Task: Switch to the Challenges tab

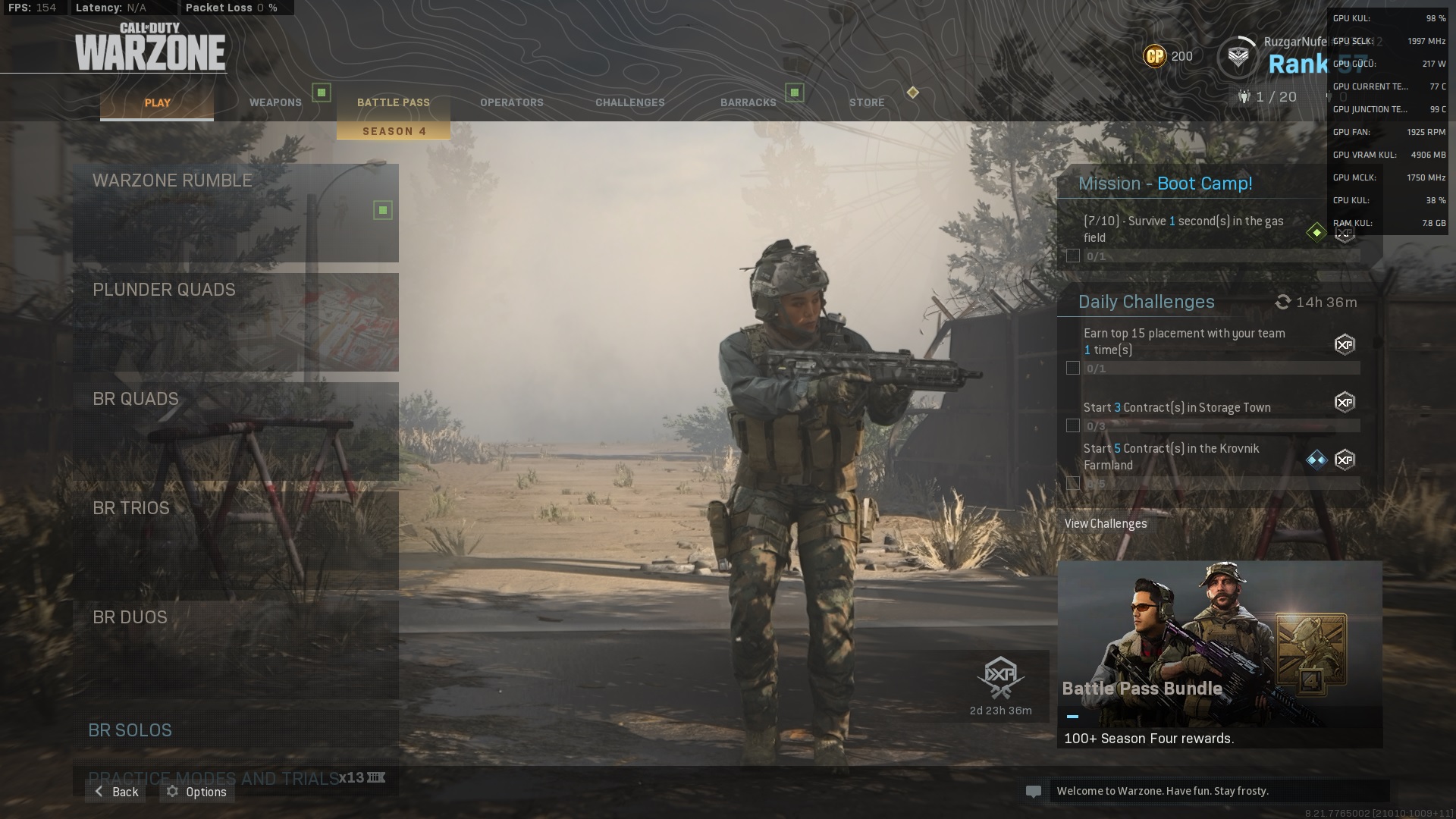Action: [629, 103]
